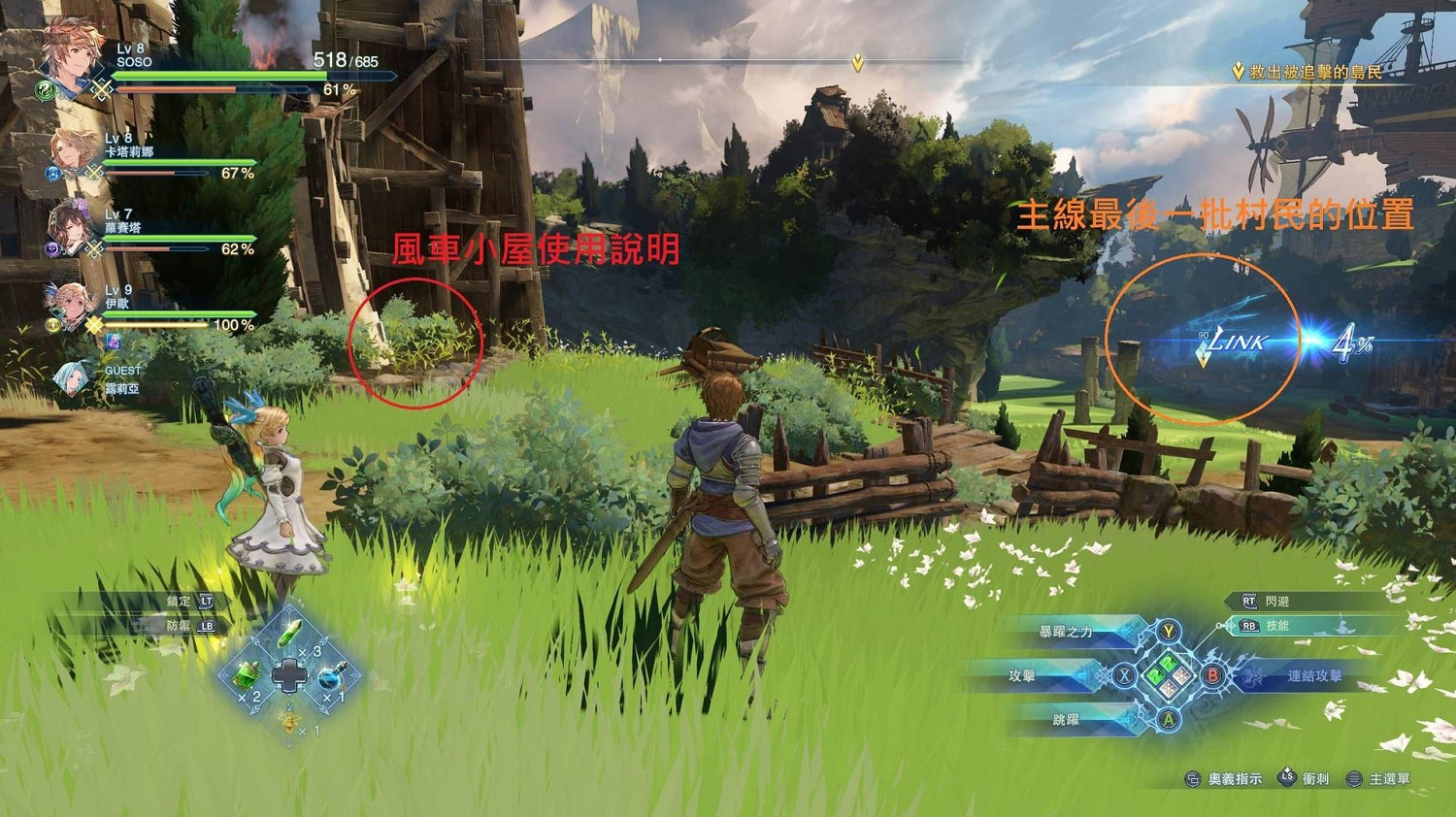1456x817 pixels.
Task: Click the blue bomb item icon
Action: (332, 677)
